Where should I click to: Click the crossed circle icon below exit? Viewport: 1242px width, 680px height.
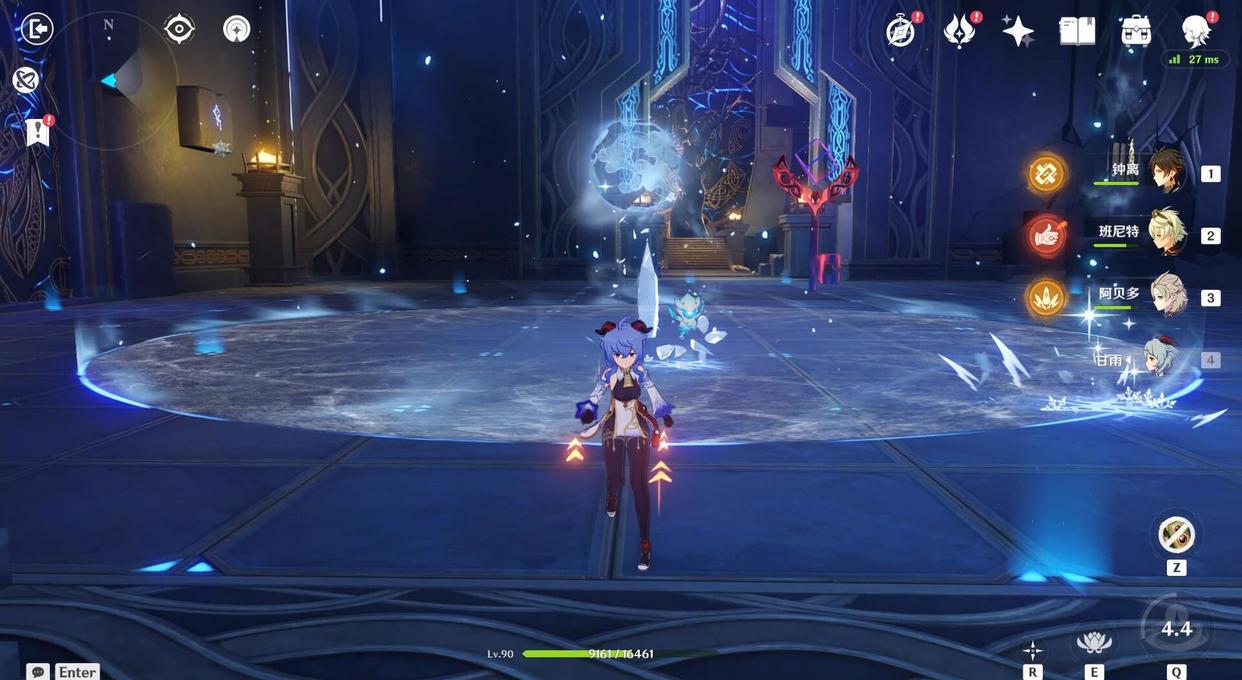(26, 80)
